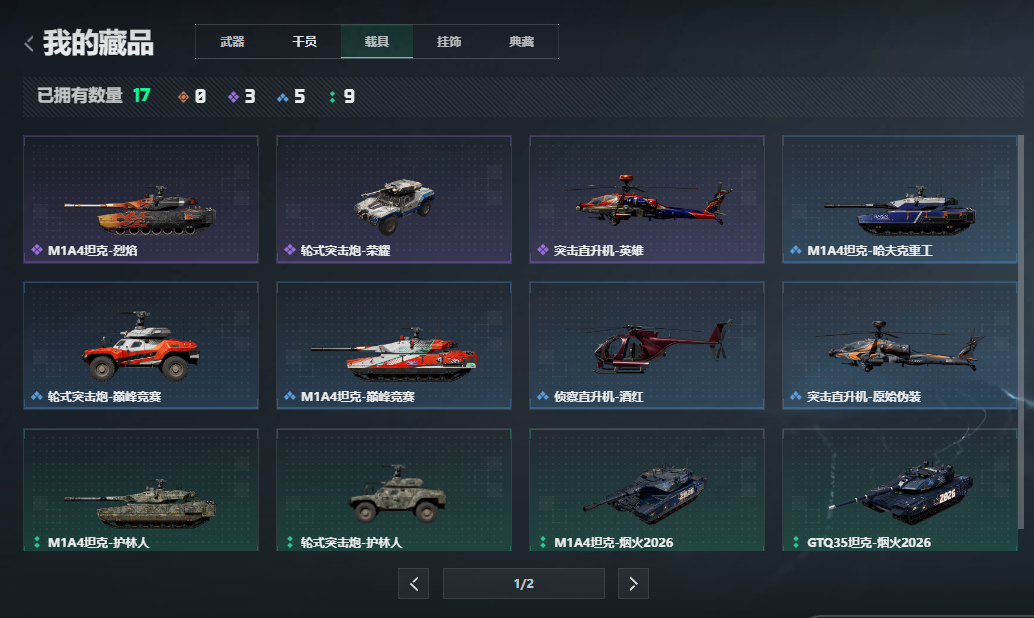
Task: Select the 载具 tab
Action: pos(376,42)
